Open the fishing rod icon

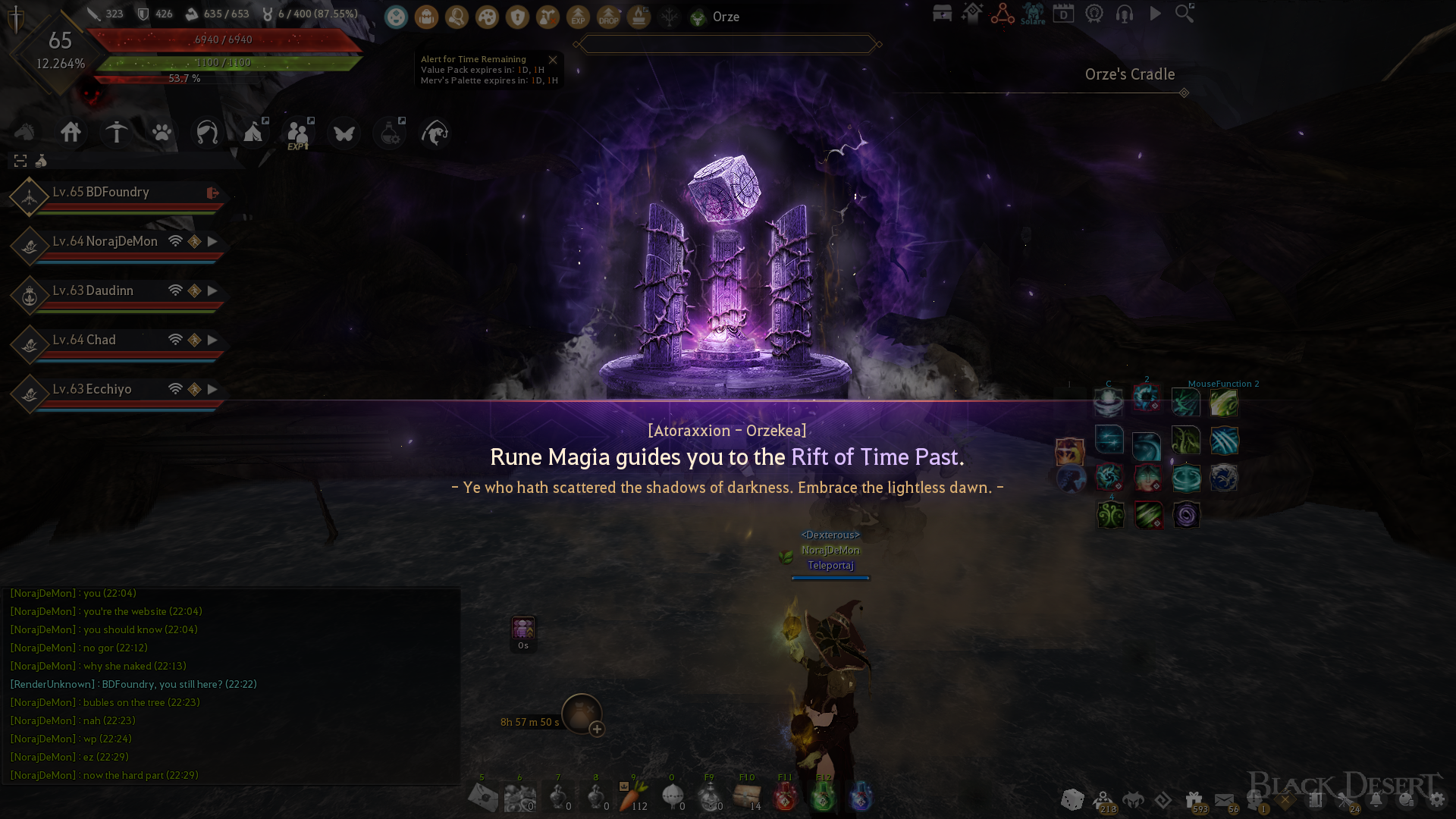tap(435, 133)
